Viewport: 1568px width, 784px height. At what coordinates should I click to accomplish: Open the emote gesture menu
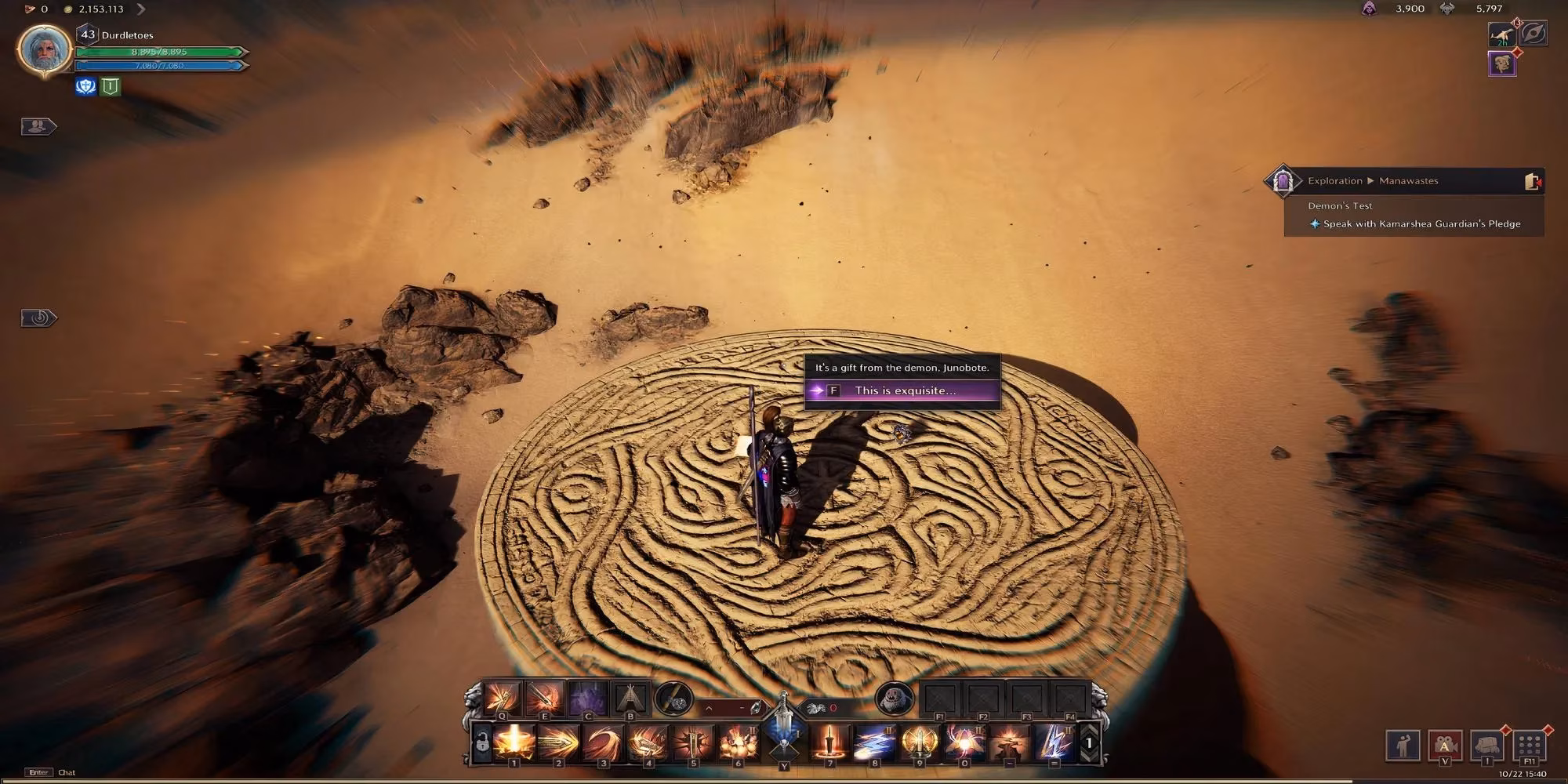pos(1403,745)
